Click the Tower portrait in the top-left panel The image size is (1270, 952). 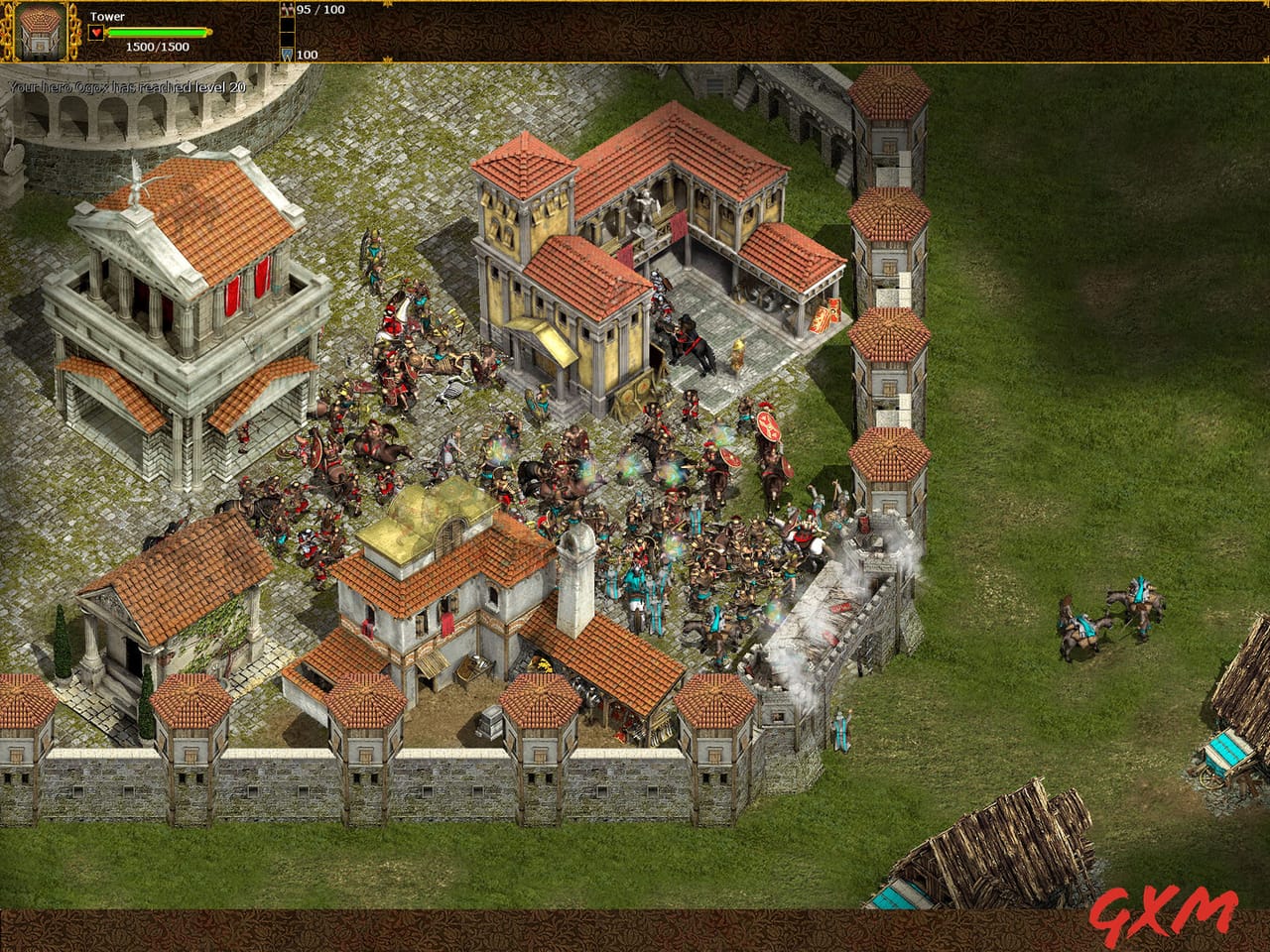40,30
